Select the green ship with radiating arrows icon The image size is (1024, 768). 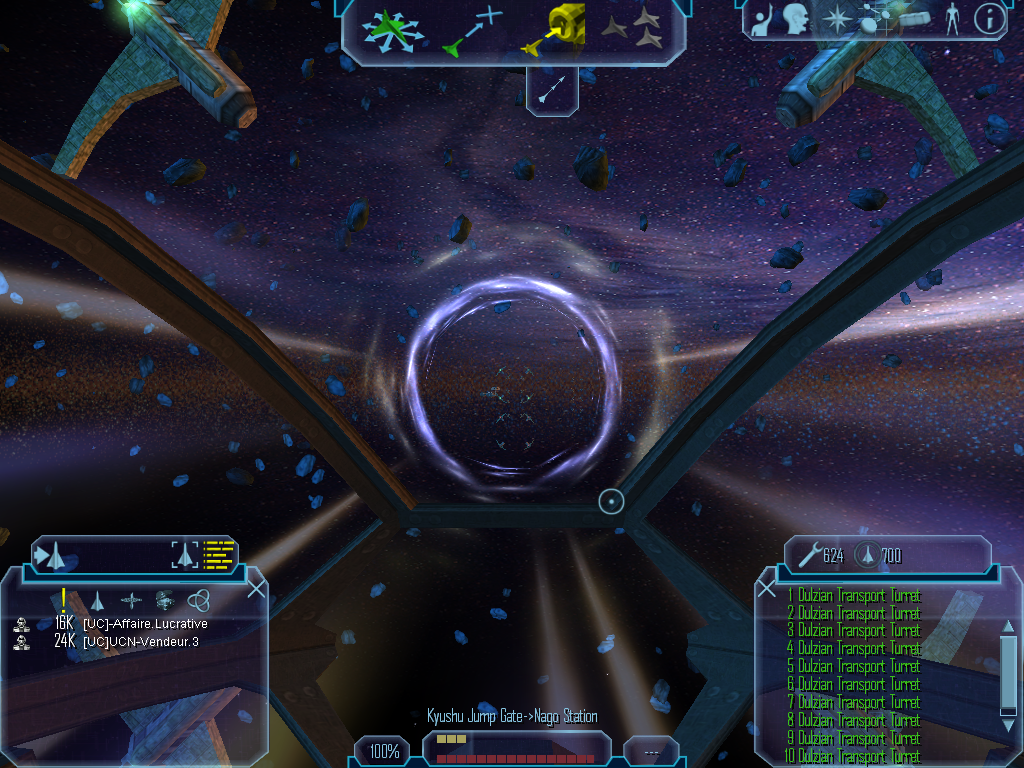pyautogui.click(x=393, y=31)
